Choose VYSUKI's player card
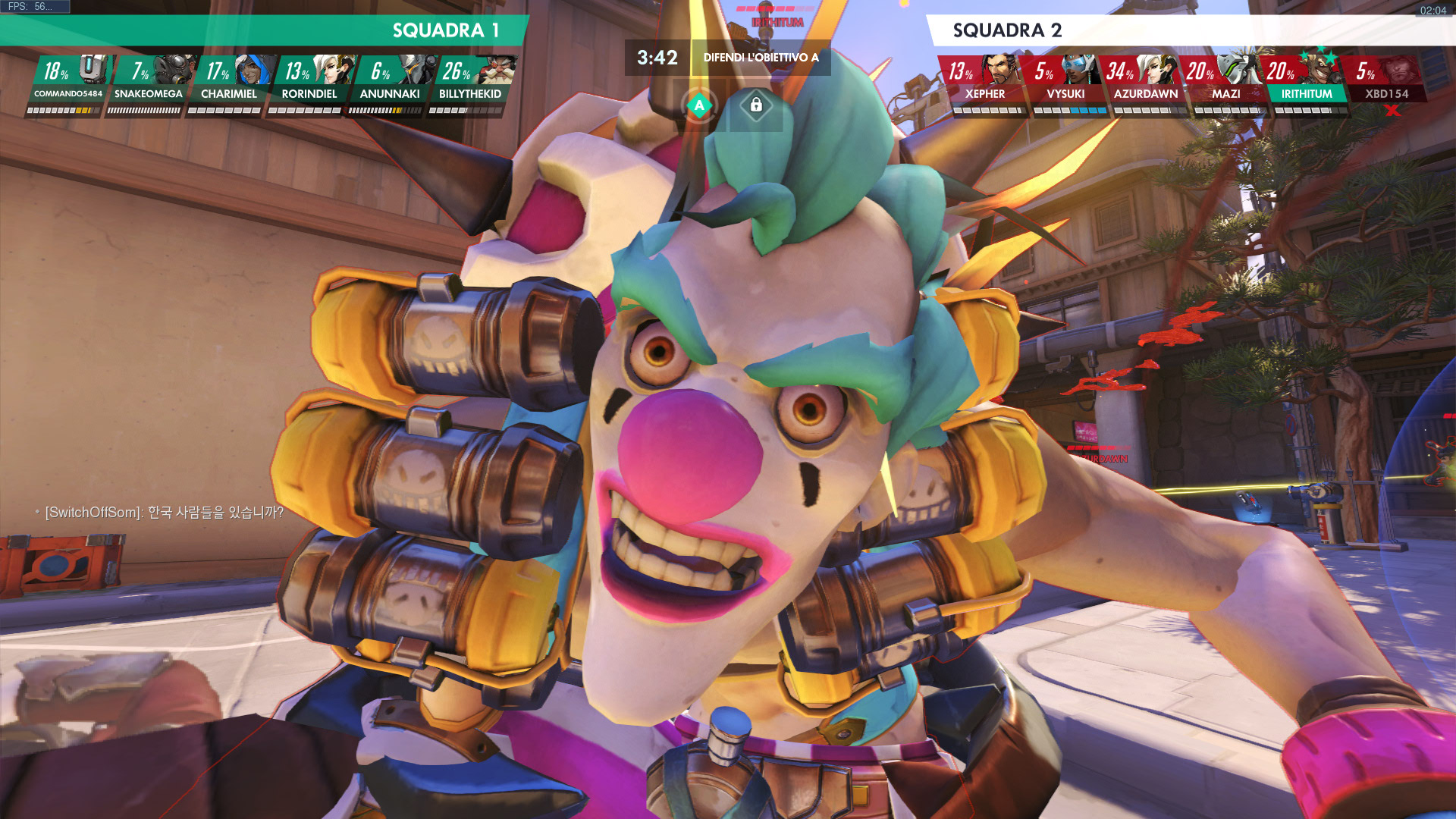The width and height of the screenshot is (1456, 819). 1065,83
